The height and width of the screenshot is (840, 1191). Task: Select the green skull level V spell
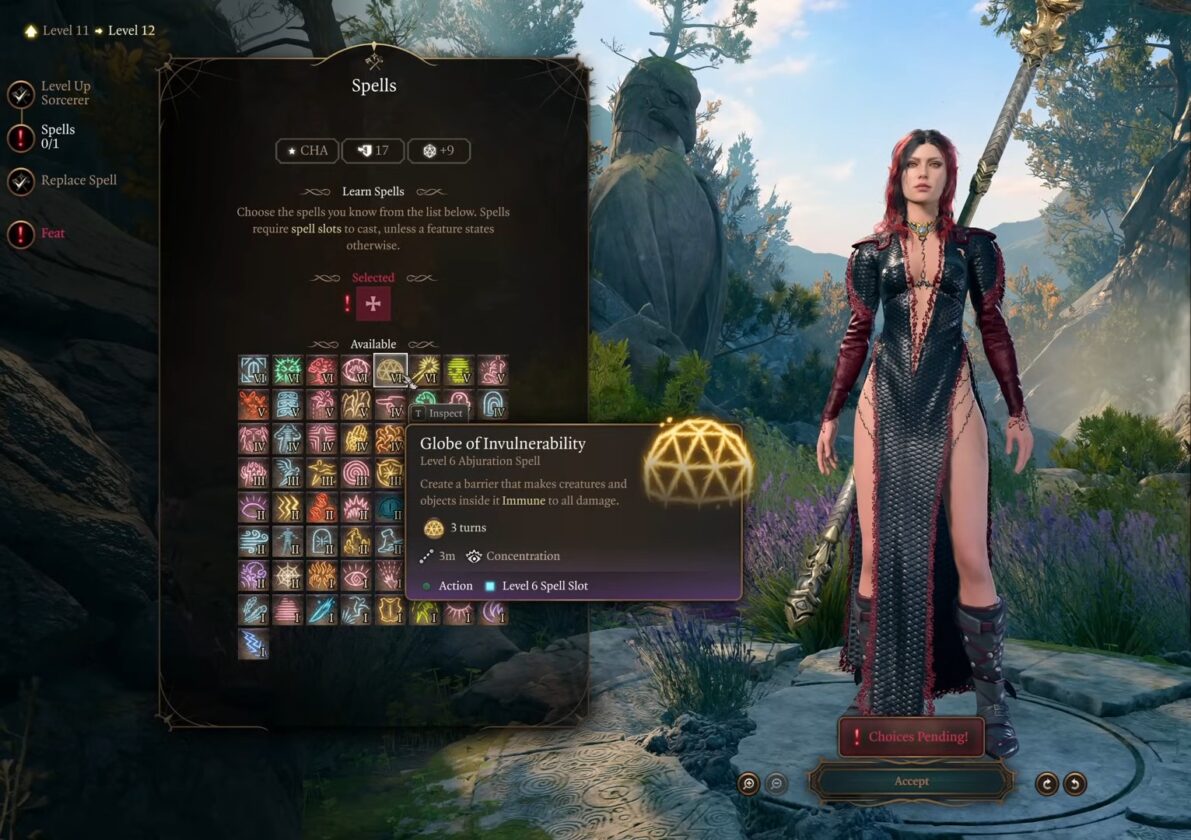[458, 371]
